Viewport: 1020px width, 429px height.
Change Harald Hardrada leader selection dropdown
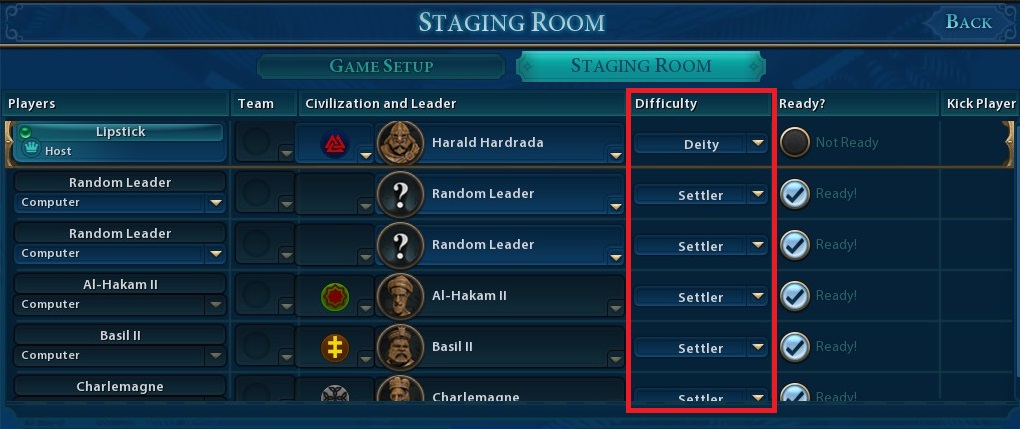(x=616, y=155)
